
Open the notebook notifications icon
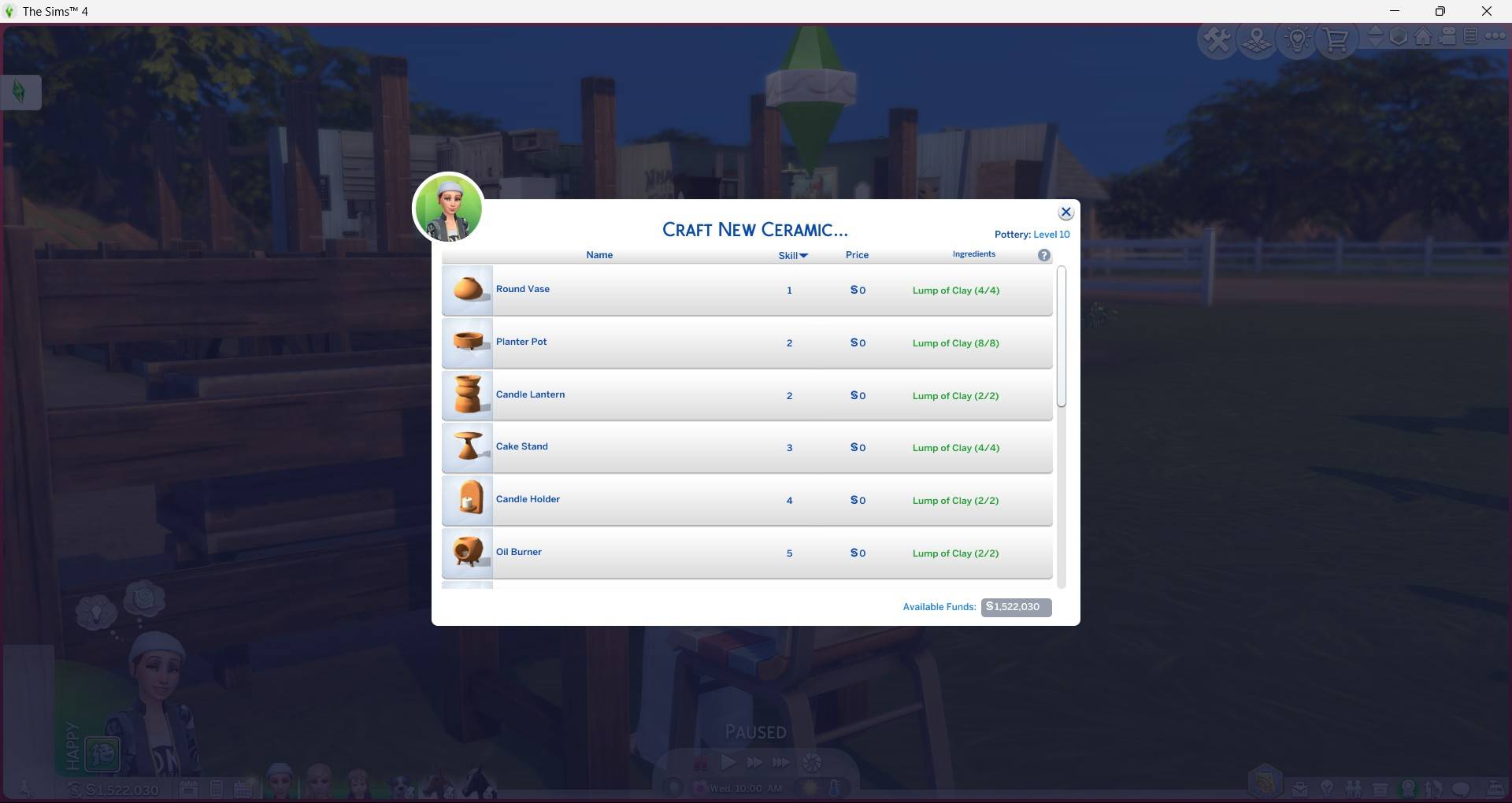tap(1471, 36)
